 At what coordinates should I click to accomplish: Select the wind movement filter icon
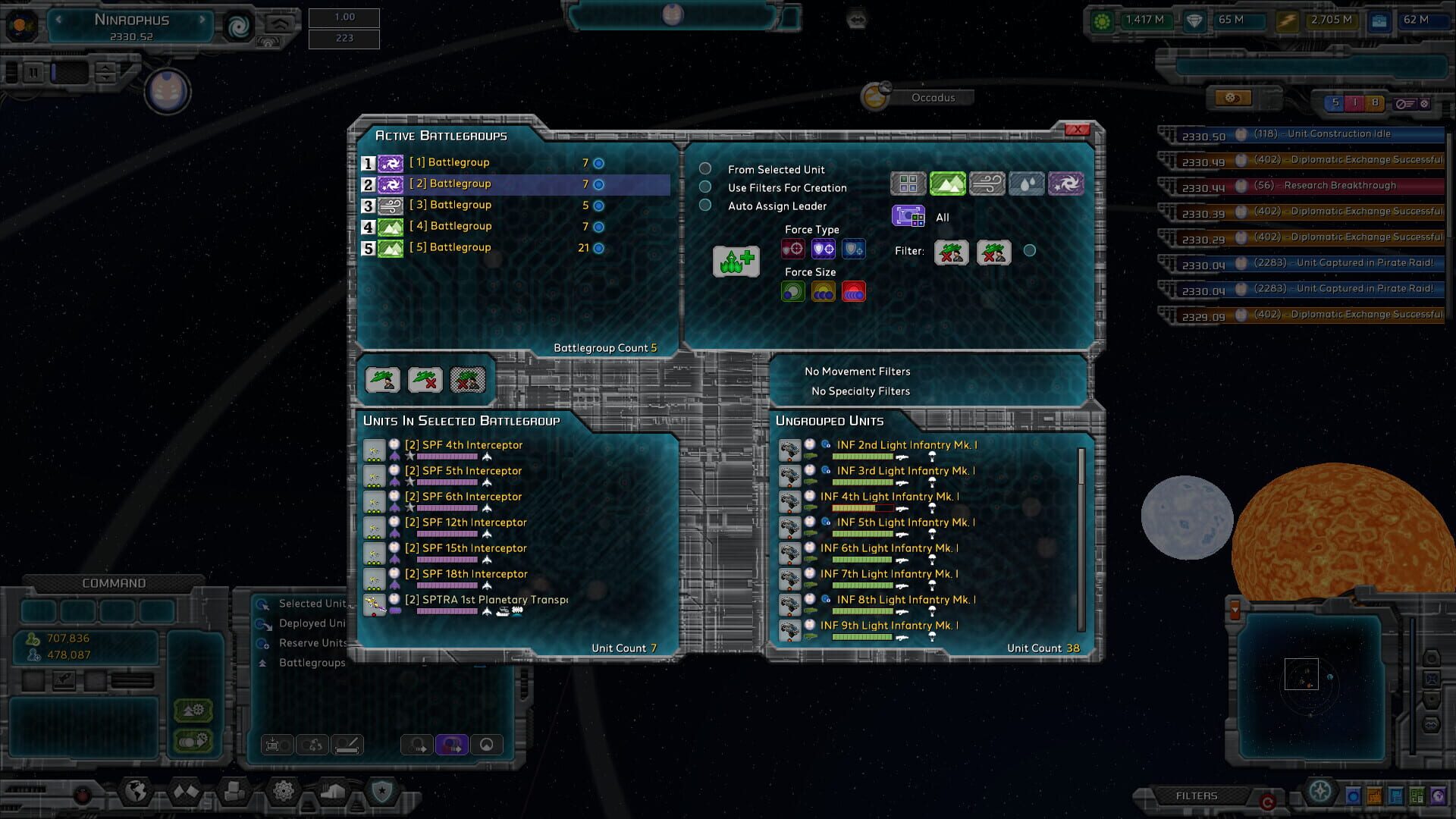[x=987, y=183]
